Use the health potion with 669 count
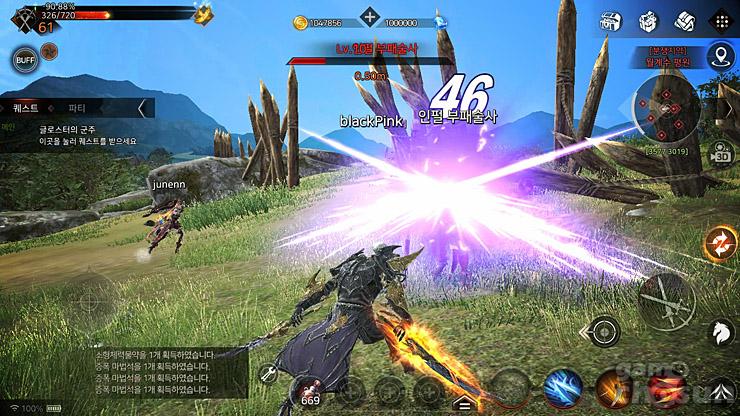 (x=309, y=388)
